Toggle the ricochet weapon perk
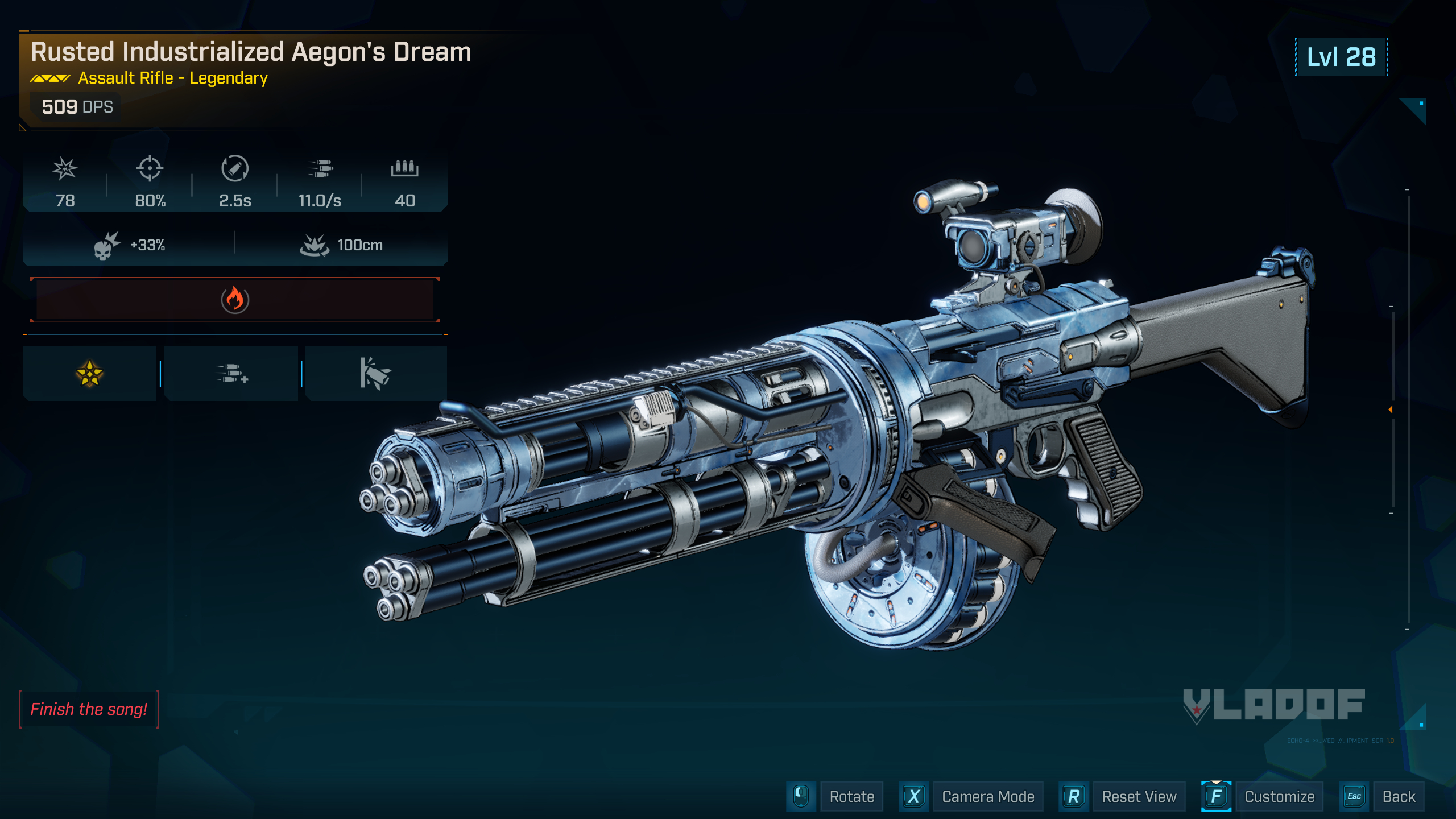 [x=375, y=373]
